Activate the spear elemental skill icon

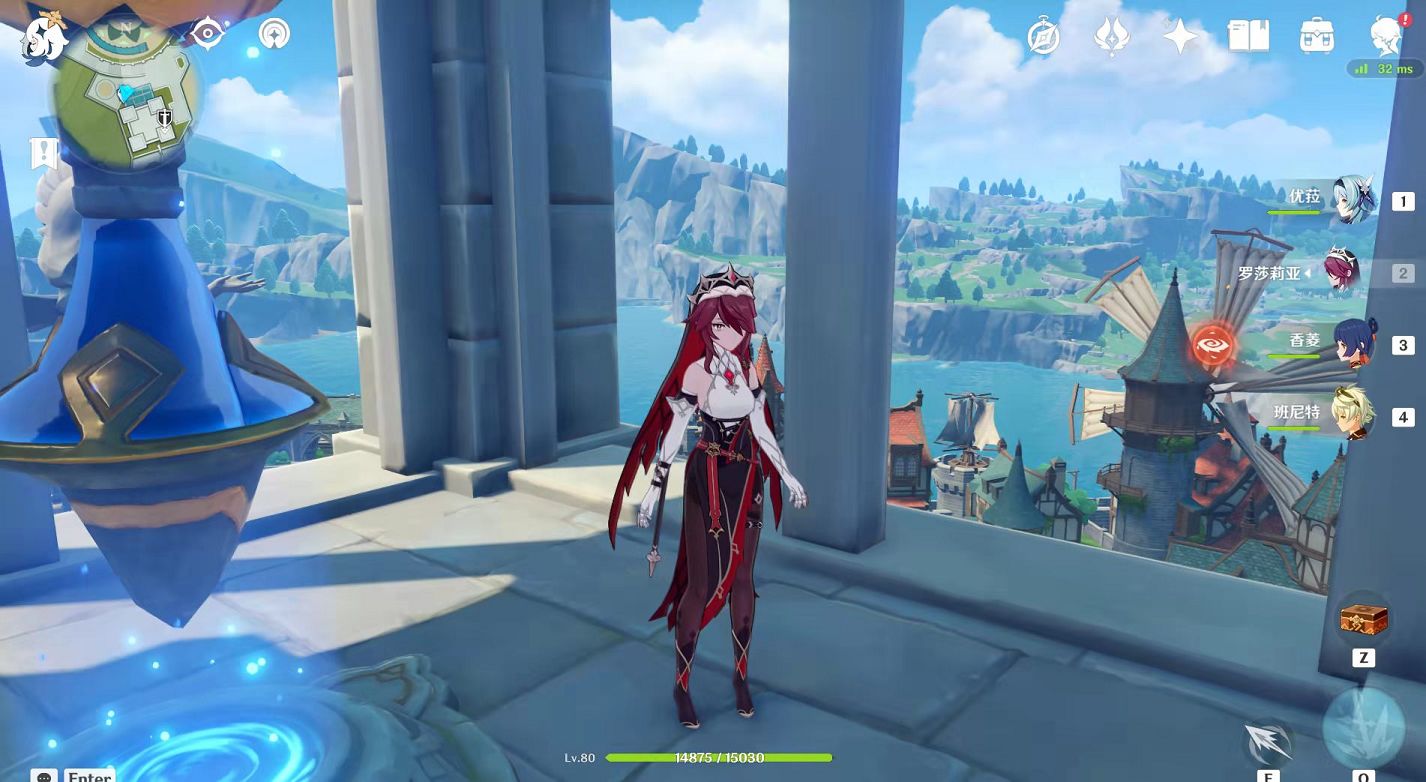click(x=1266, y=742)
